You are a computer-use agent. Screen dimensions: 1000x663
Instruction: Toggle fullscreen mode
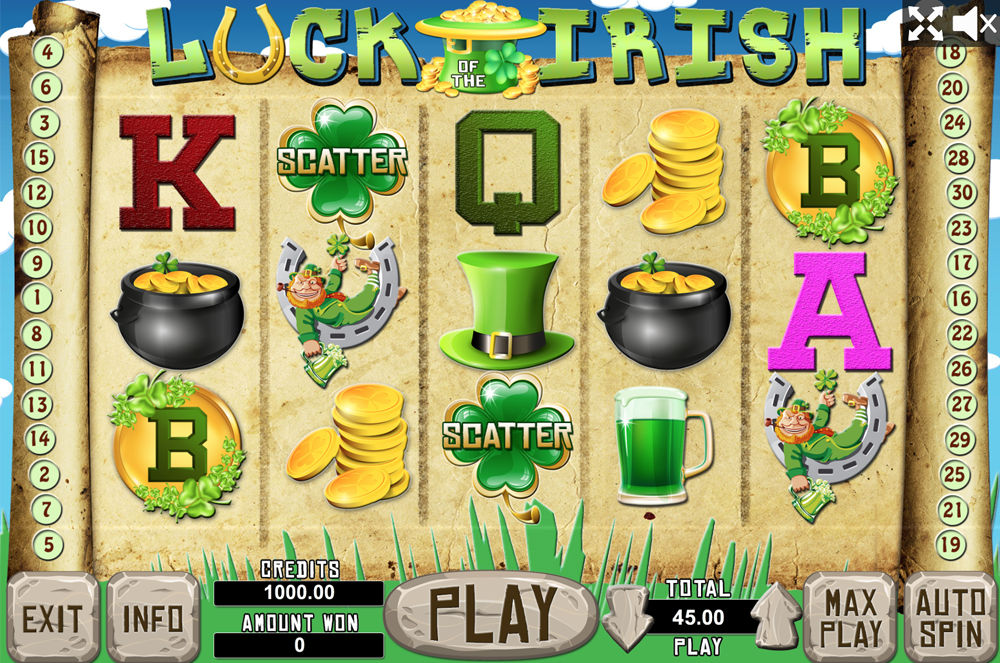[924, 23]
